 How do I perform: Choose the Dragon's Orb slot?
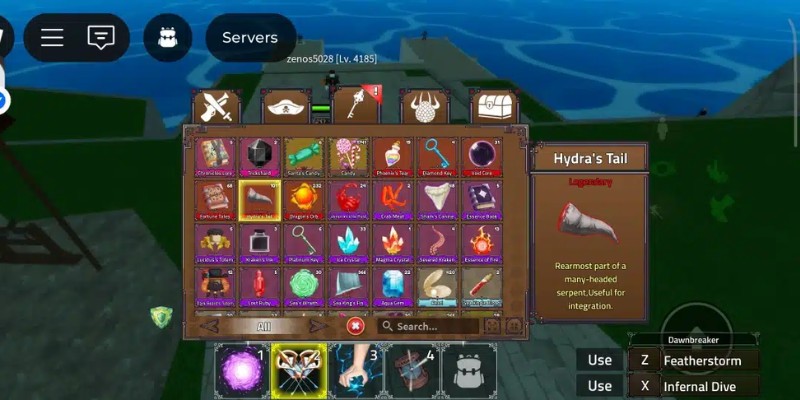coord(302,199)
